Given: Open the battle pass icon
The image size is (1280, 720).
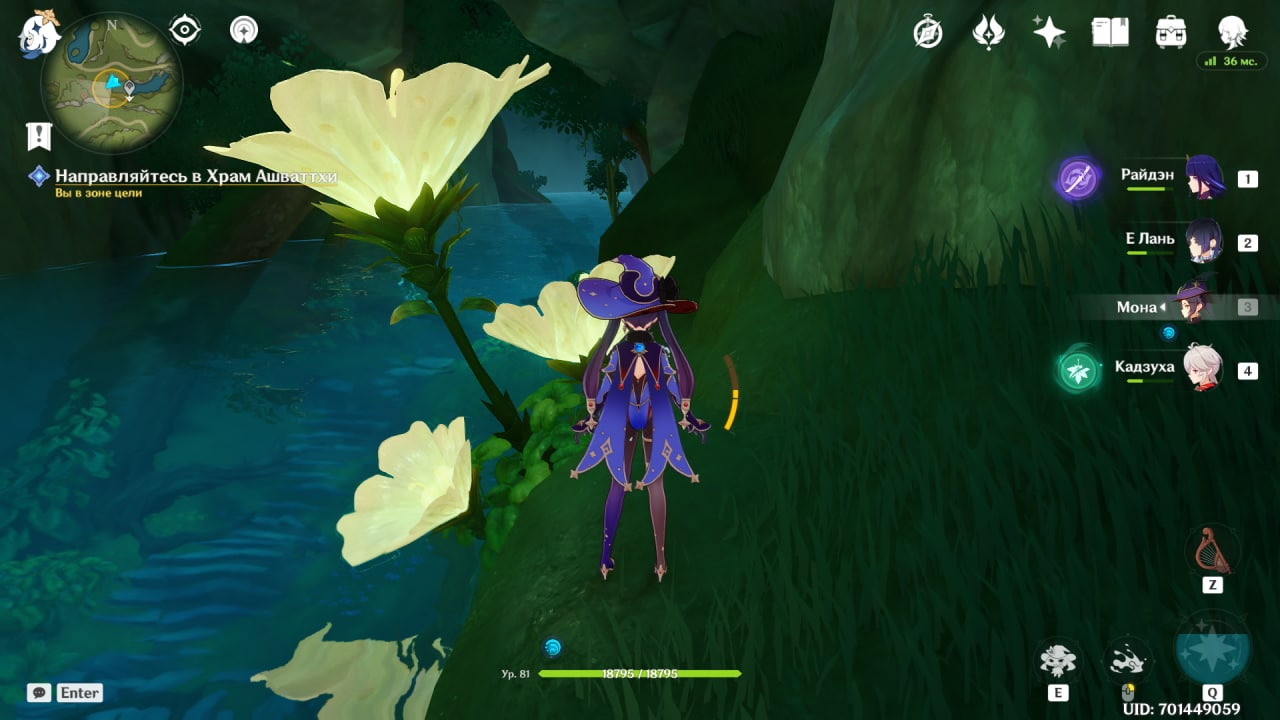Looking at the screenshot, I should pyautogui.click(x=988, y=32).
